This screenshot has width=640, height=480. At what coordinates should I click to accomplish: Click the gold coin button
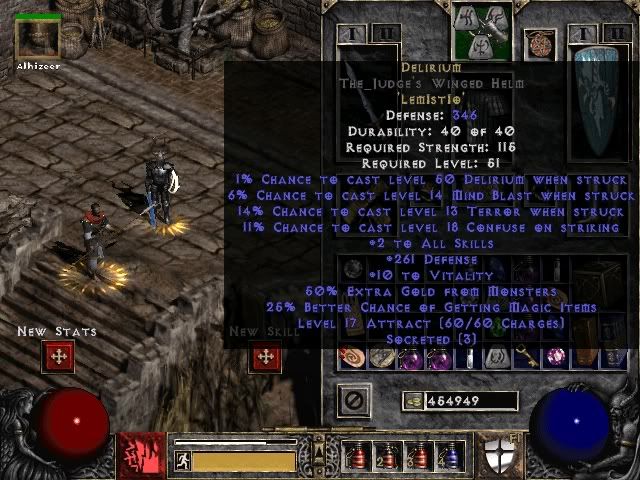point(411,401)
